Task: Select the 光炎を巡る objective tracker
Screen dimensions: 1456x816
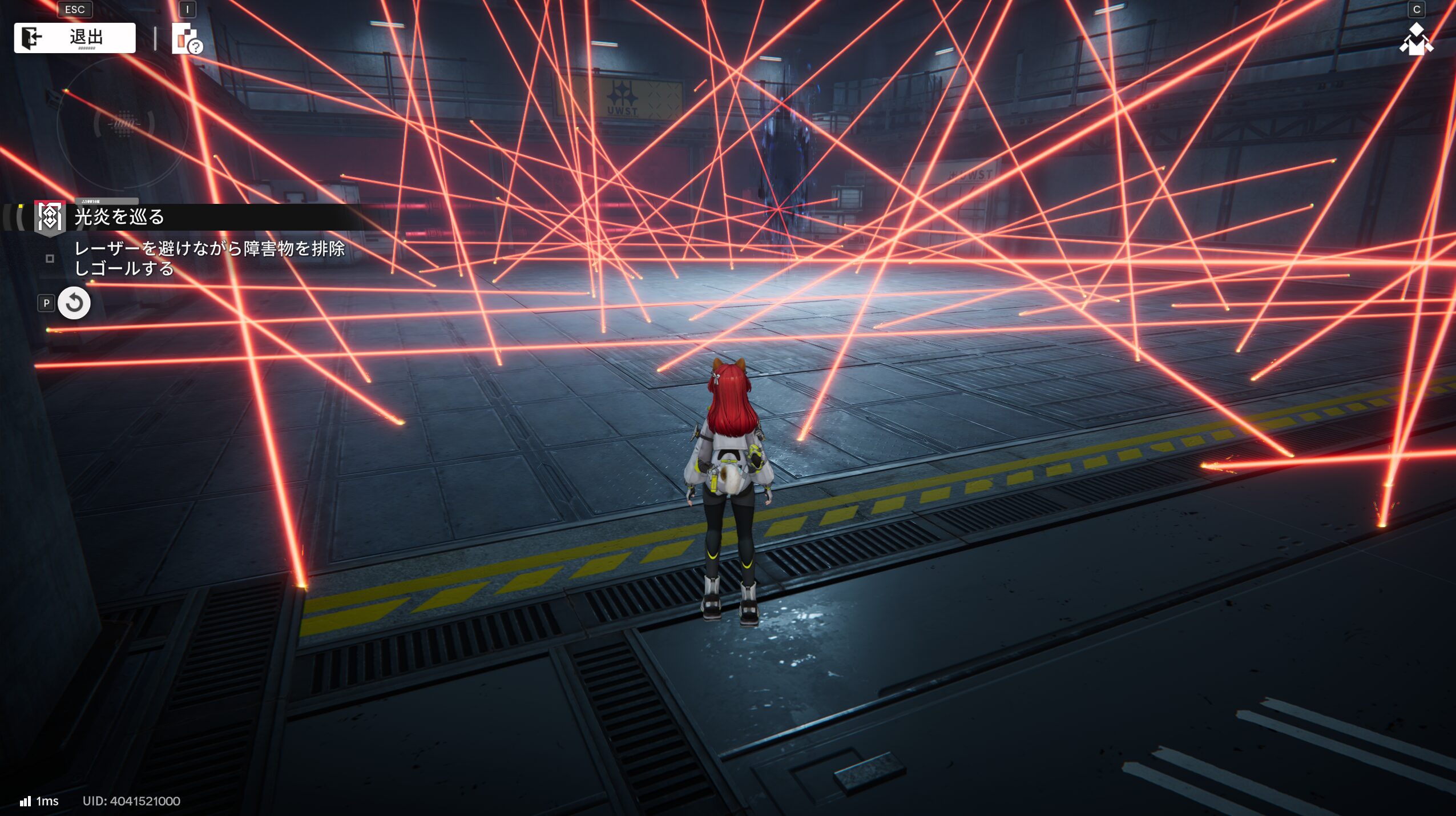Action: click(119, 217)
